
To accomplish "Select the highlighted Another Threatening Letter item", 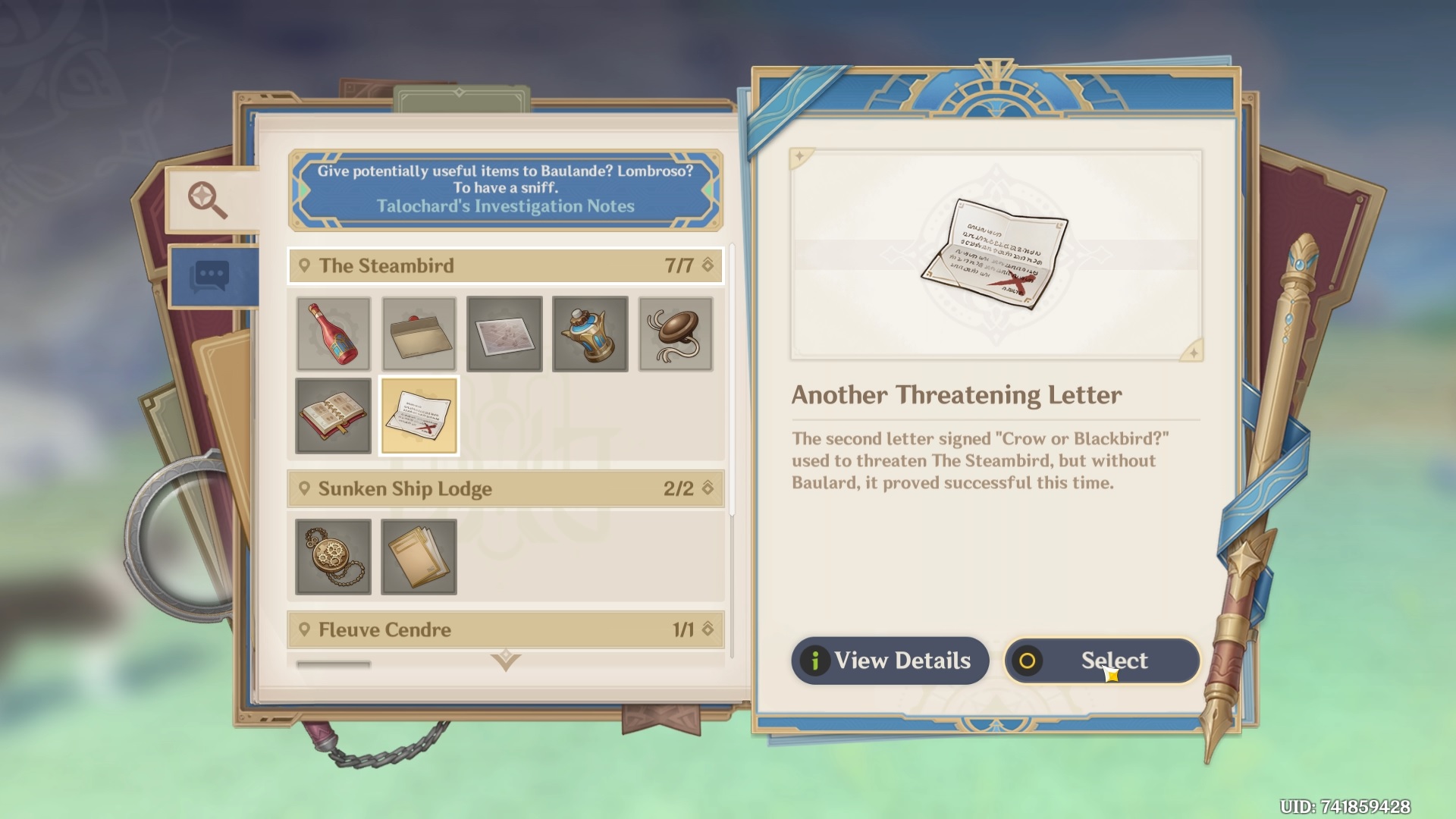I will tap(419, 415).
